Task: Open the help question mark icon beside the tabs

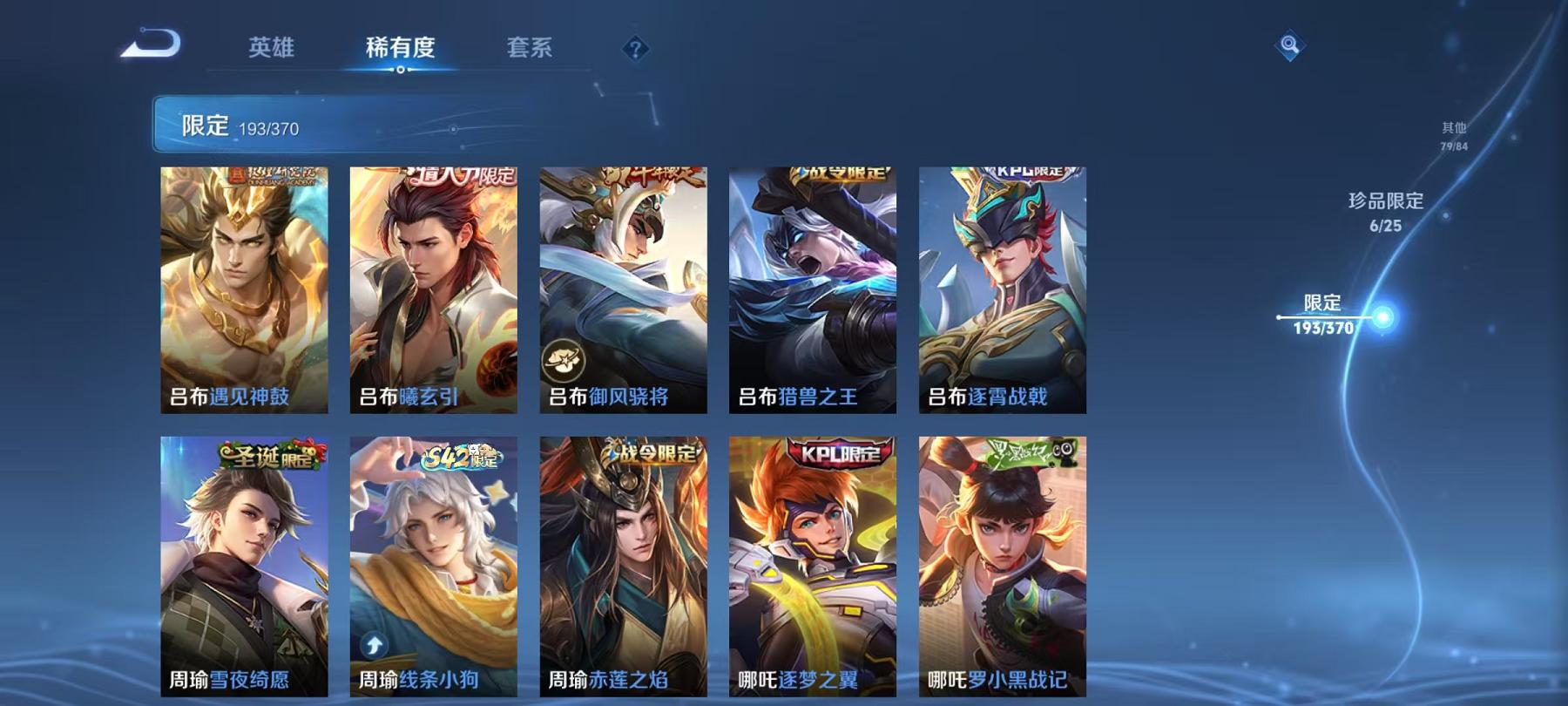Action: pos(635,48)
